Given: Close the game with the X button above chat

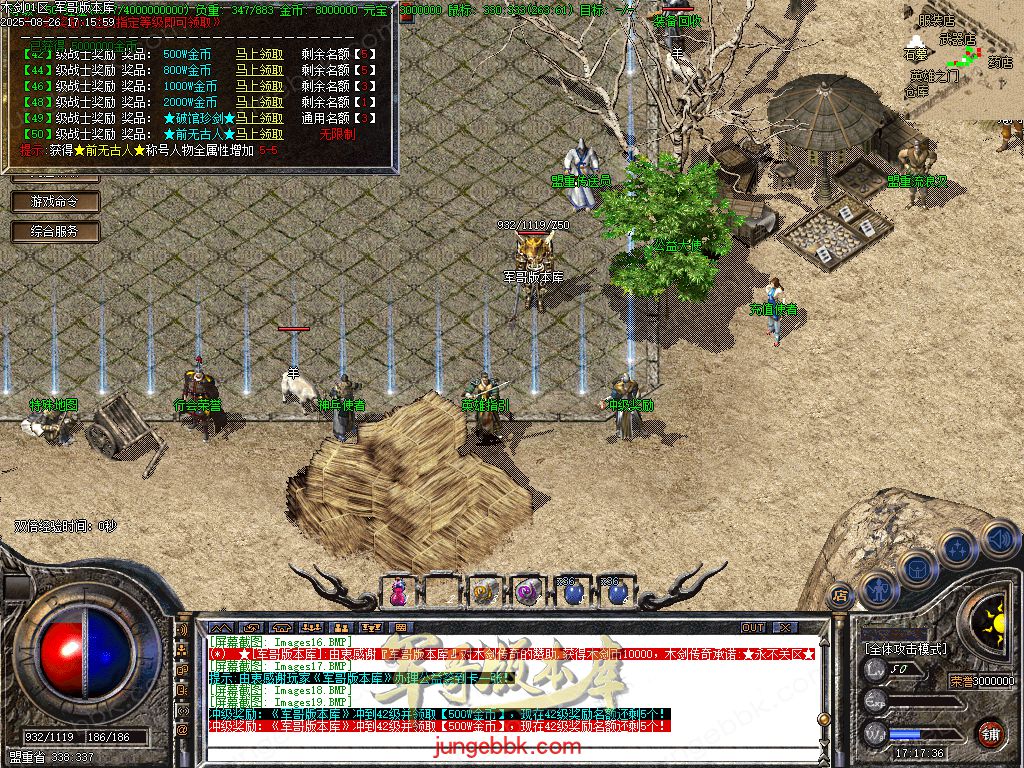Looking at the screenshot, I should (x=785, y=627).
